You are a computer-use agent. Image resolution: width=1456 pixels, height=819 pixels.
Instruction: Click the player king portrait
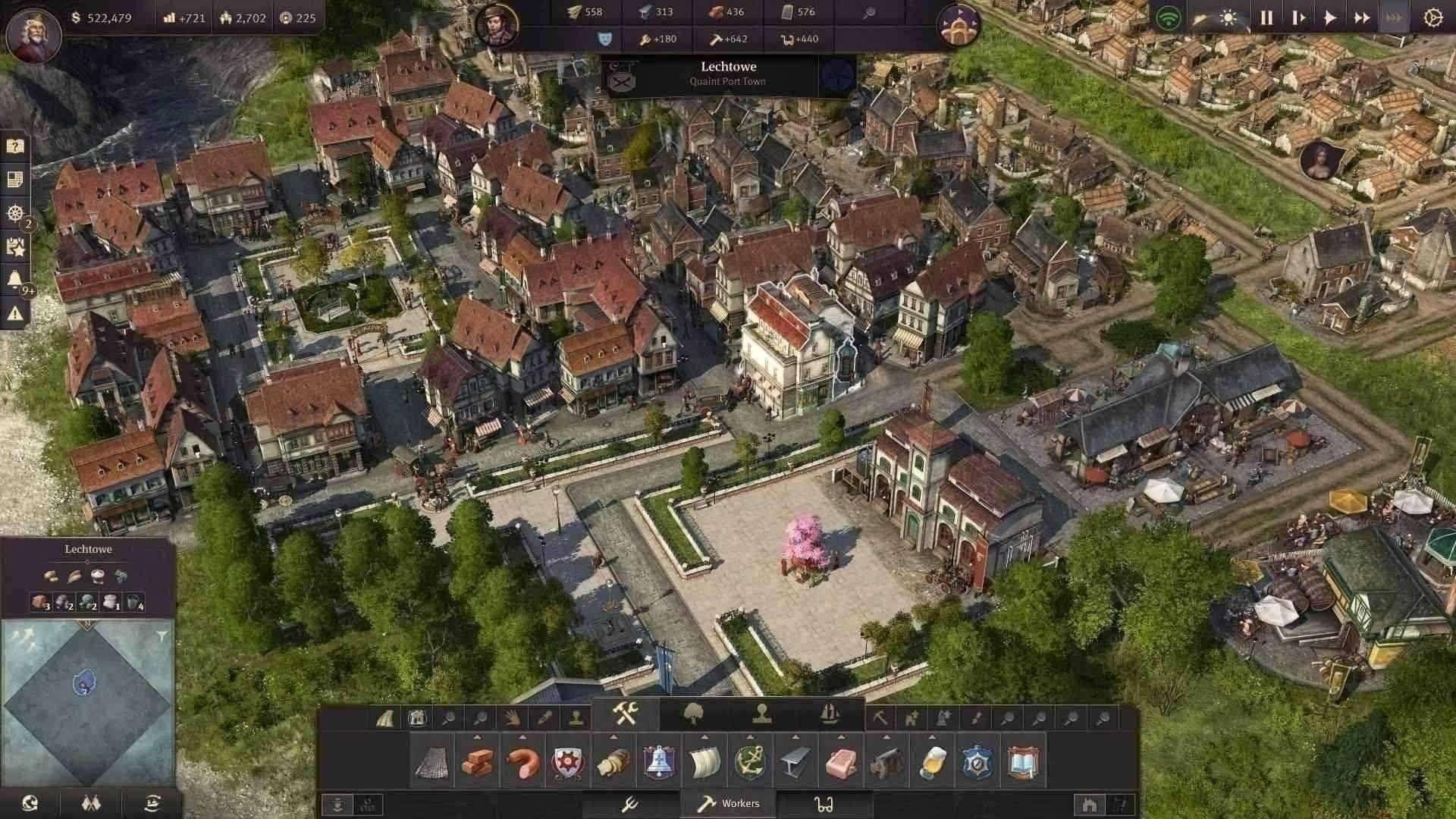click(33, 34)
